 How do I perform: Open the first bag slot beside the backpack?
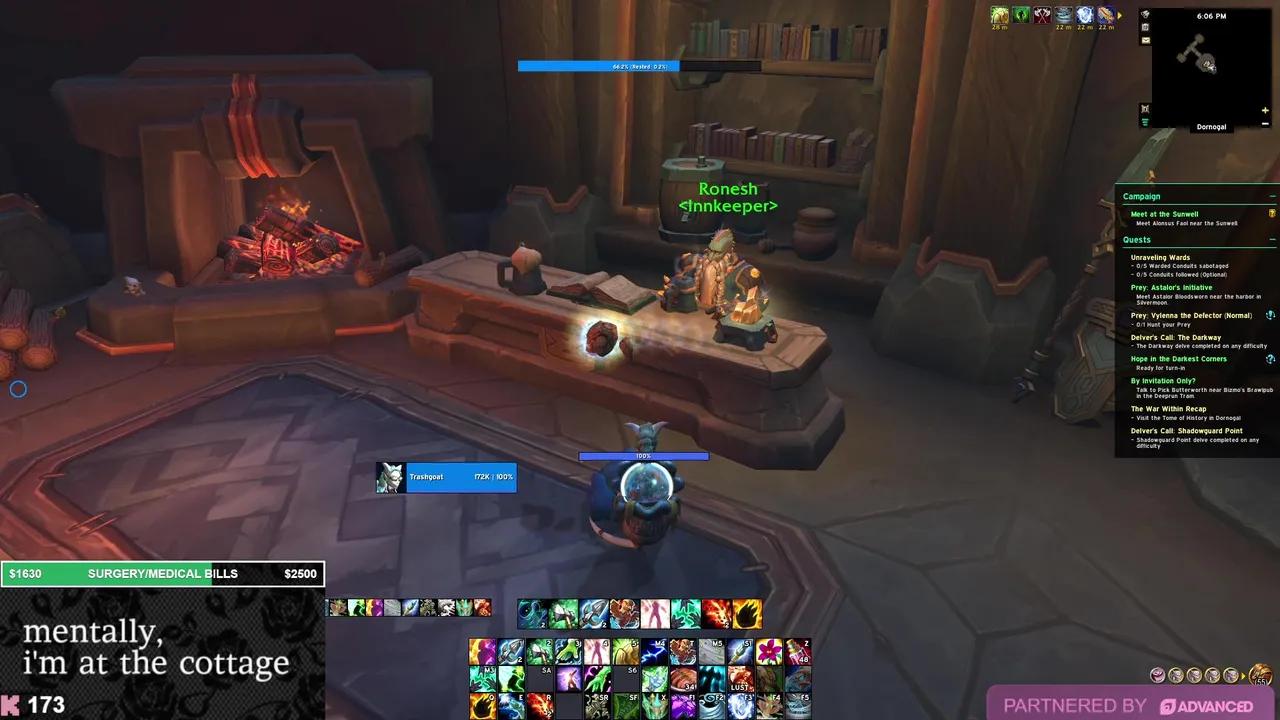pos(1231,674)
